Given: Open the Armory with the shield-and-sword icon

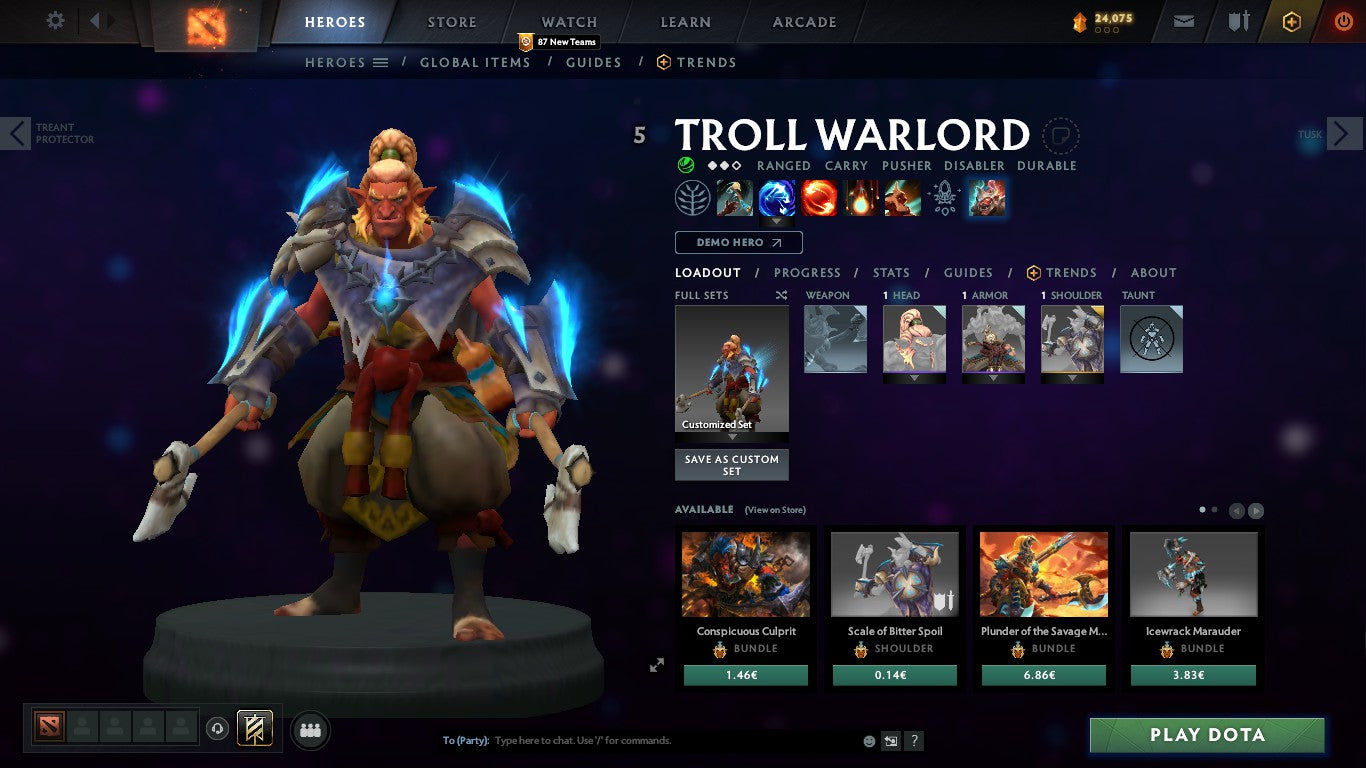Looking at the screenshot, I should click(1238, 20).
